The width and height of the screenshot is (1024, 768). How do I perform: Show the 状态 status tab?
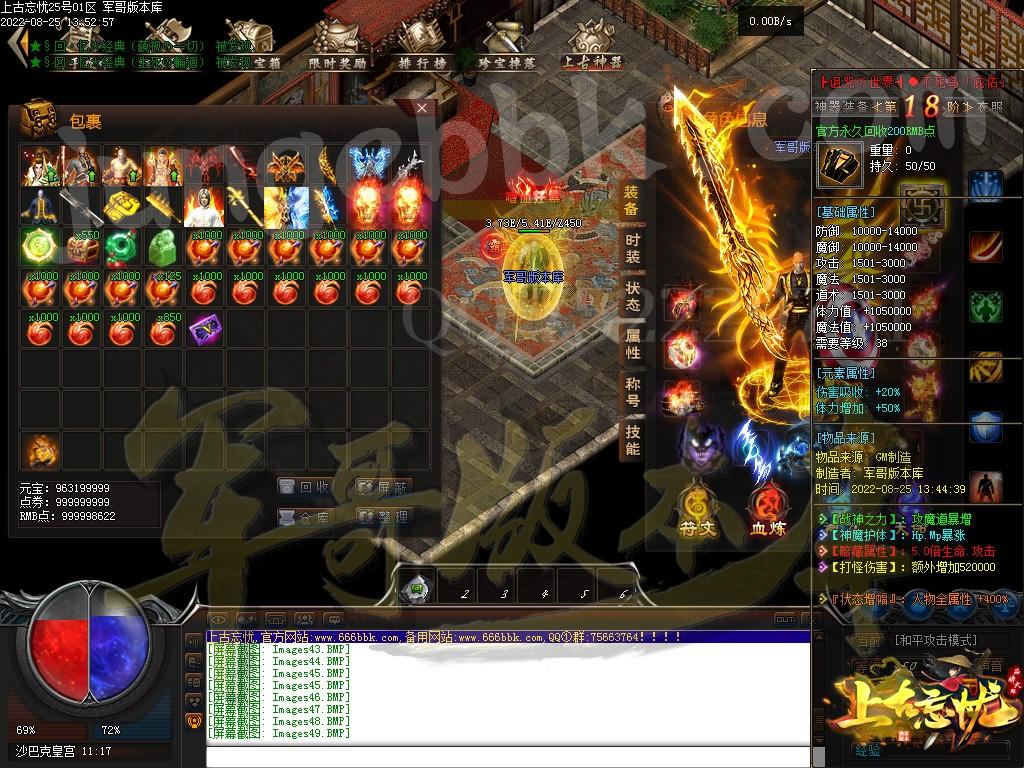coord(632,296)
